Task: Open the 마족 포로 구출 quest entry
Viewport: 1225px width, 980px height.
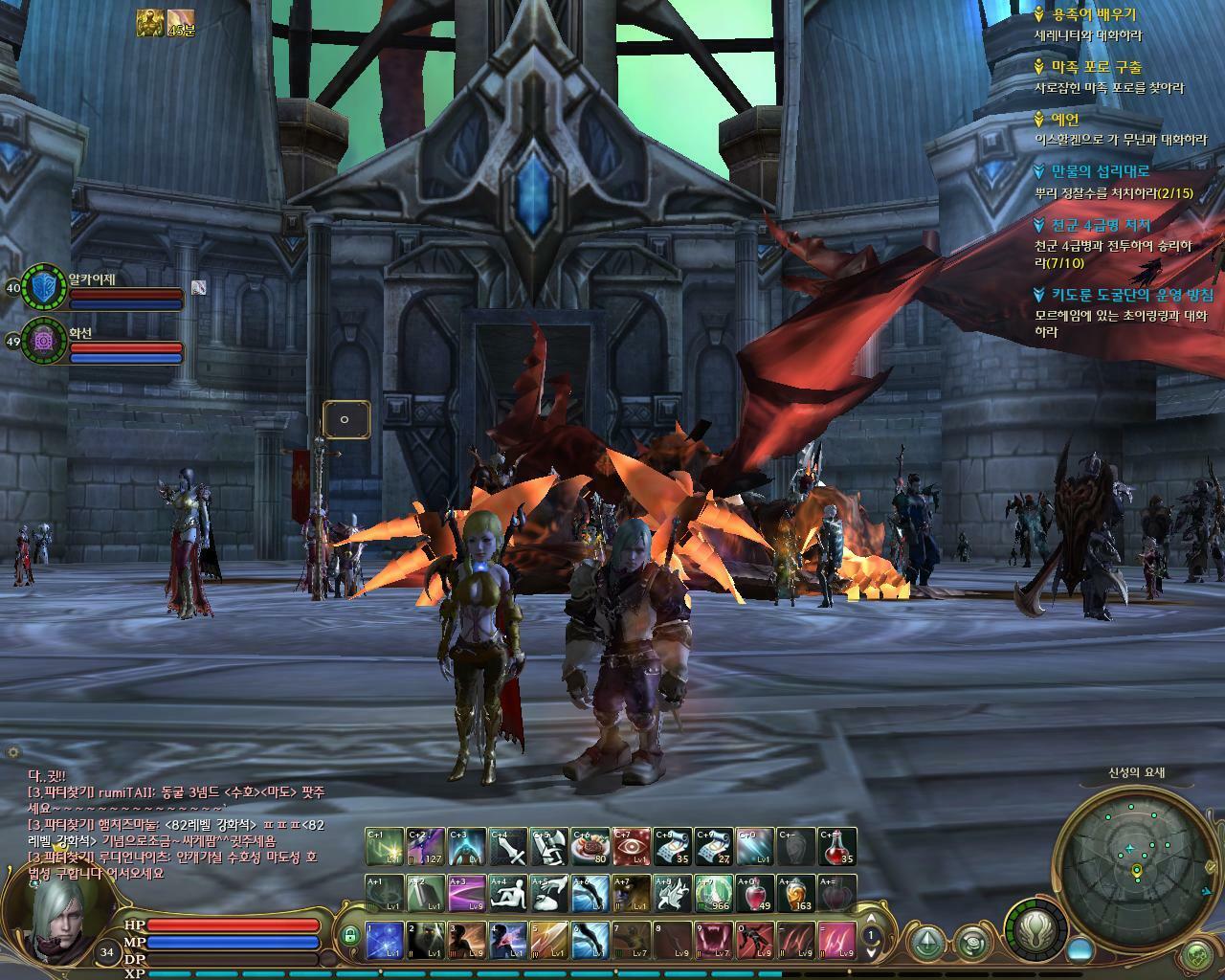Action: tap(1096, 68)
